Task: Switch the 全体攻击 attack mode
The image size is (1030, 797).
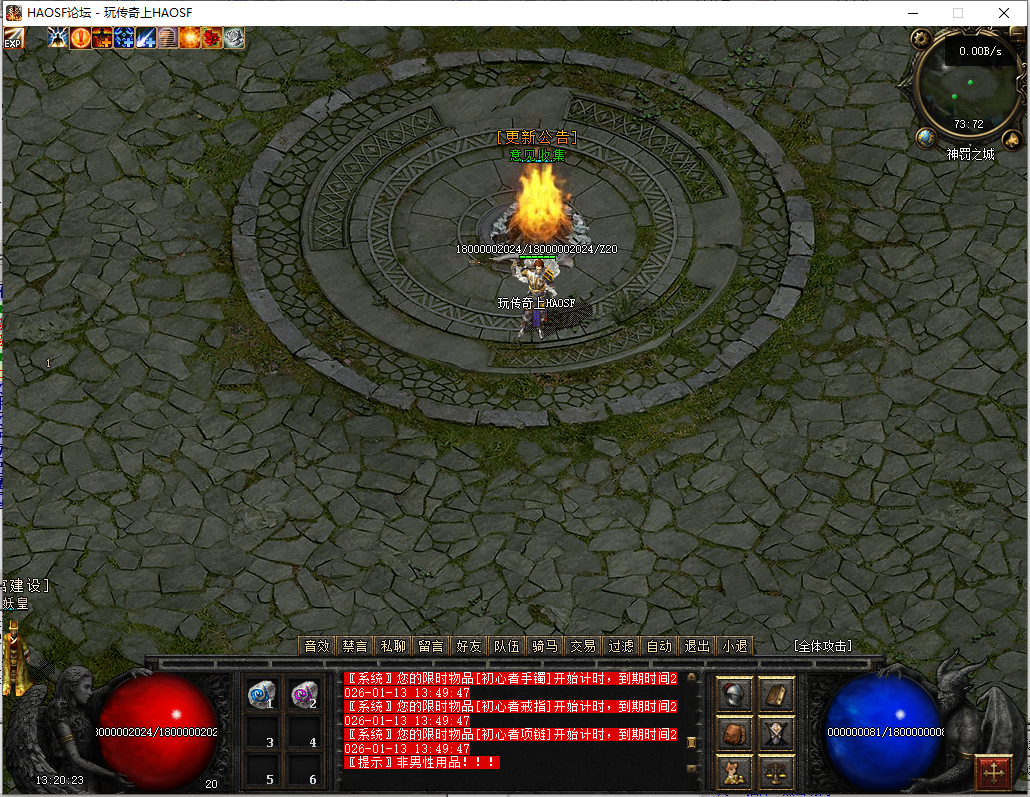Action: (822, 646)
